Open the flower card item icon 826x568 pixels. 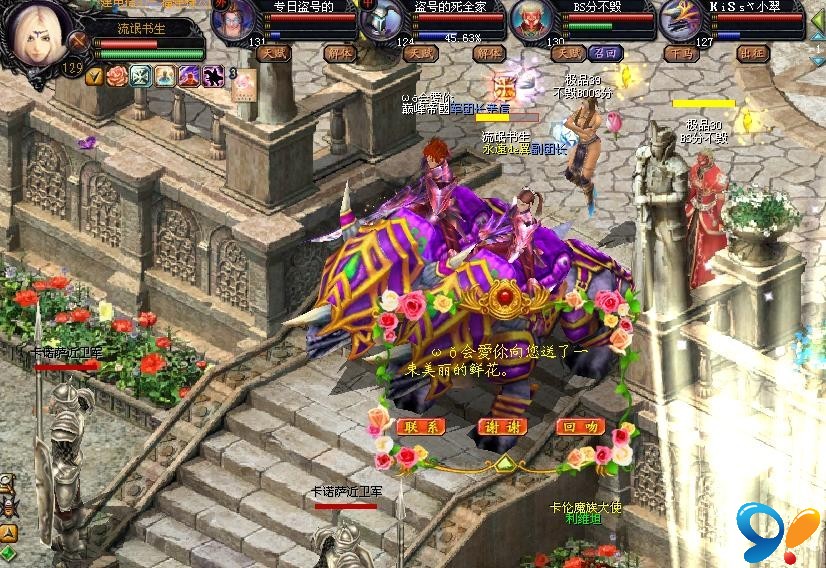245,86
